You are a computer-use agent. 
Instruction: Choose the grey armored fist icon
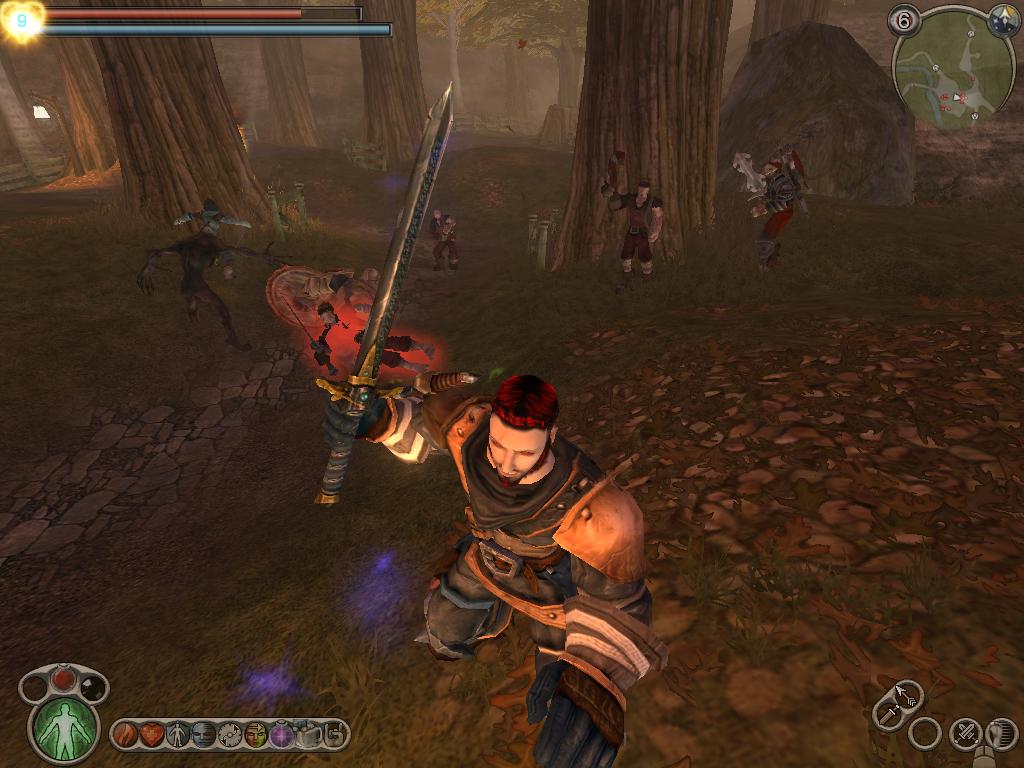coord(308,735)
